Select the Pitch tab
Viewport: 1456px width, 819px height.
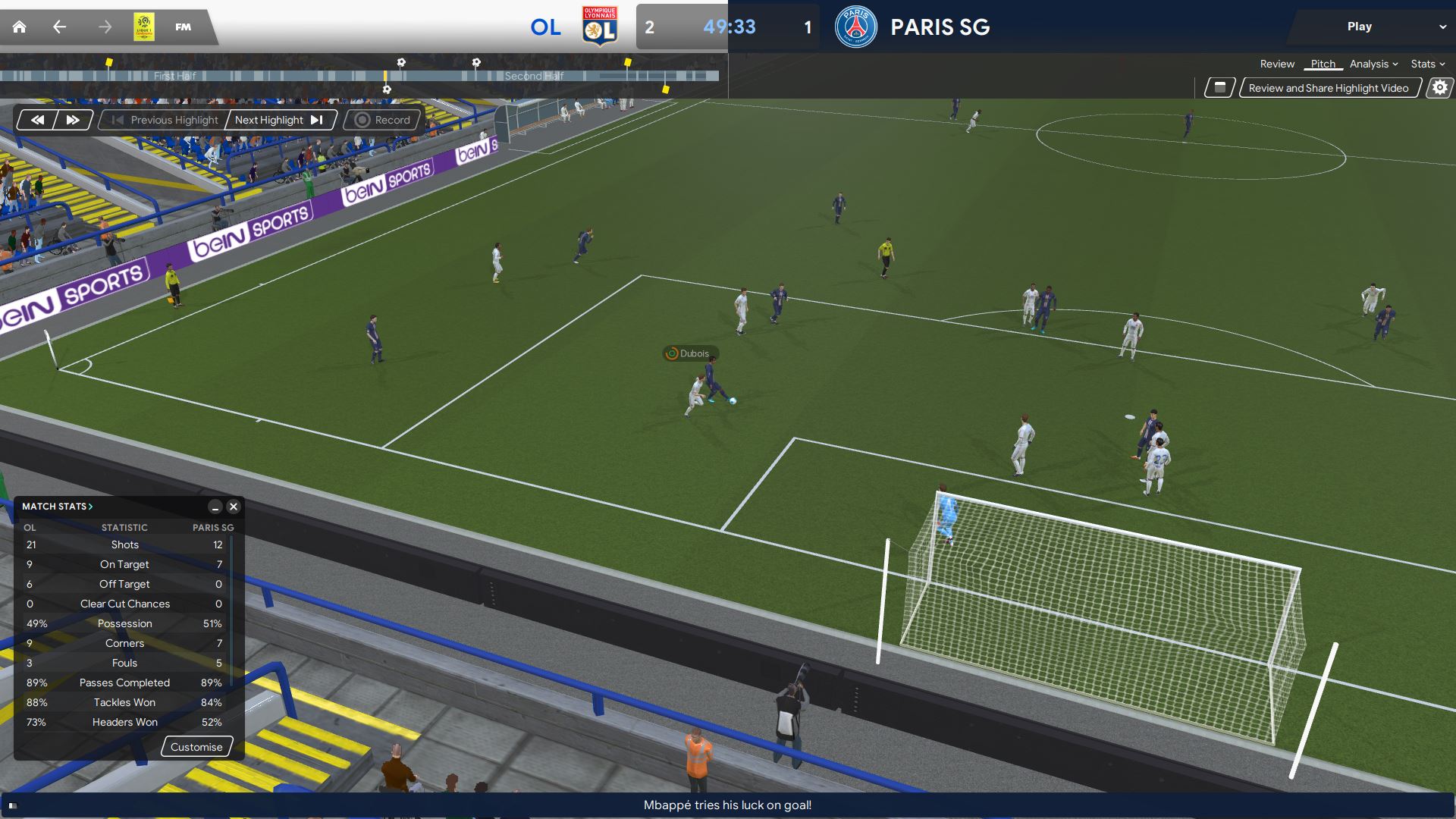coord(1323,64)
